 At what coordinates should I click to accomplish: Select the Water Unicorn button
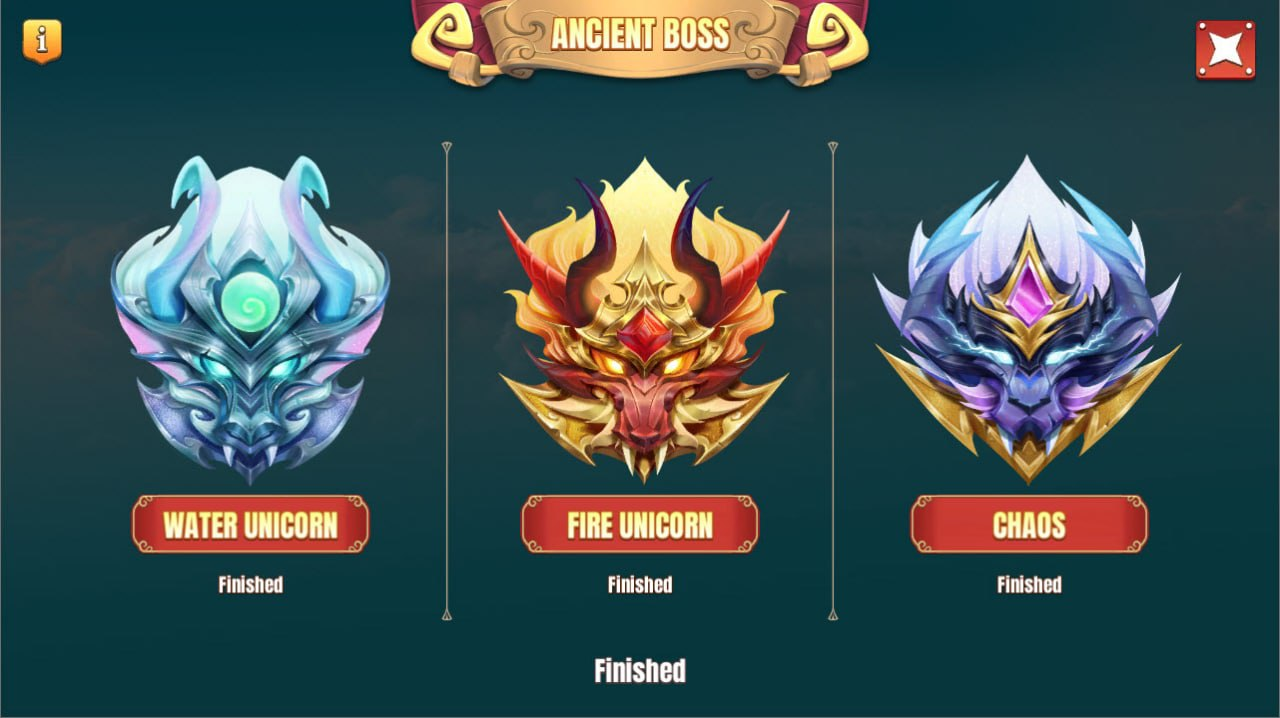250,524
